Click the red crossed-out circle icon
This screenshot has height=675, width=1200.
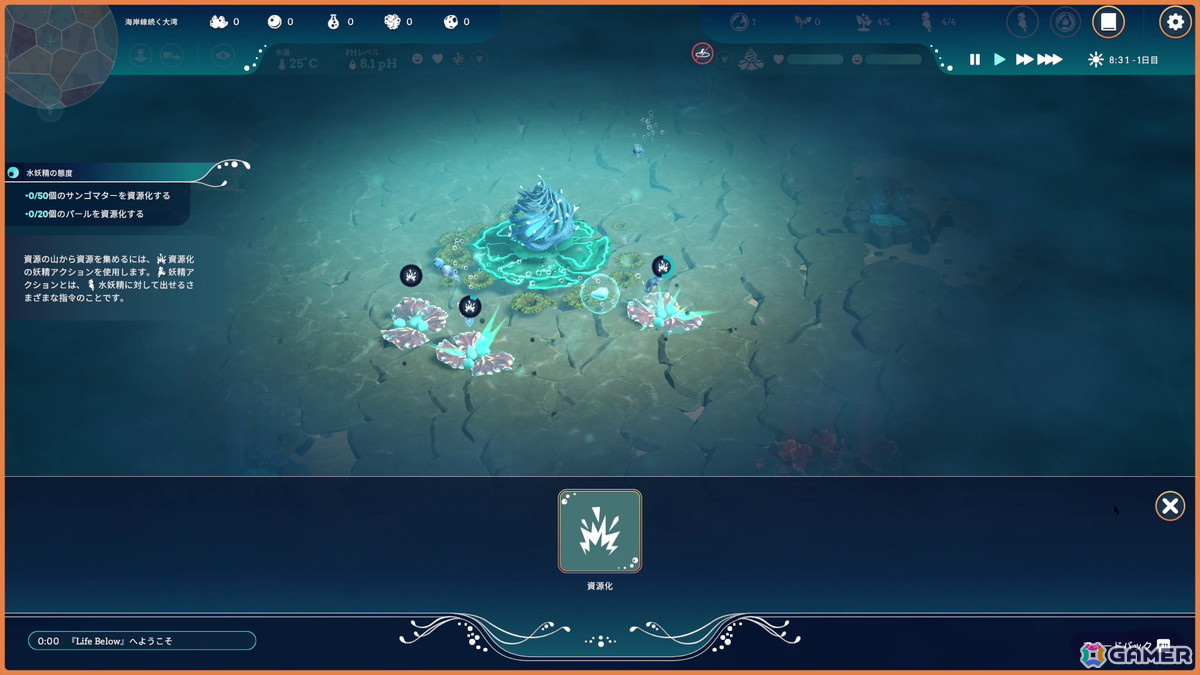(x=703, y=53)
